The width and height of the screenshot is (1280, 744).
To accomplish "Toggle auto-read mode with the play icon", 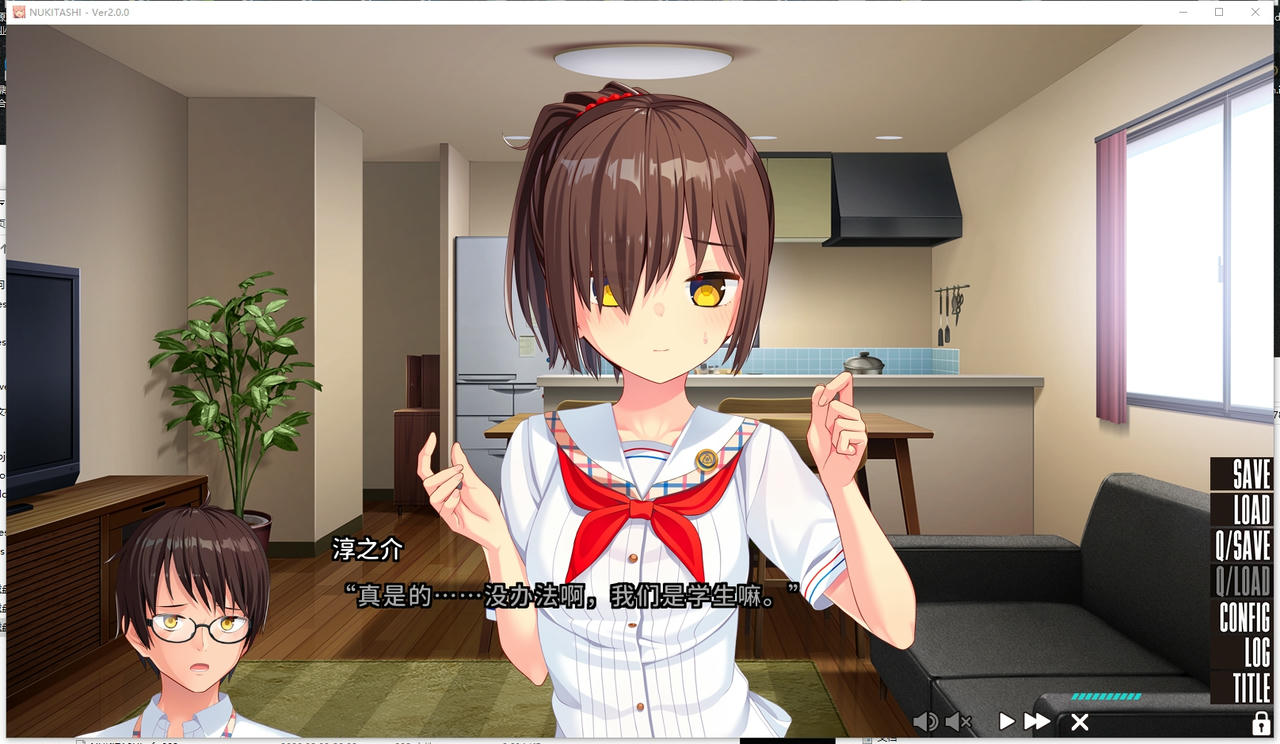I will click(x=1008, y=719).
